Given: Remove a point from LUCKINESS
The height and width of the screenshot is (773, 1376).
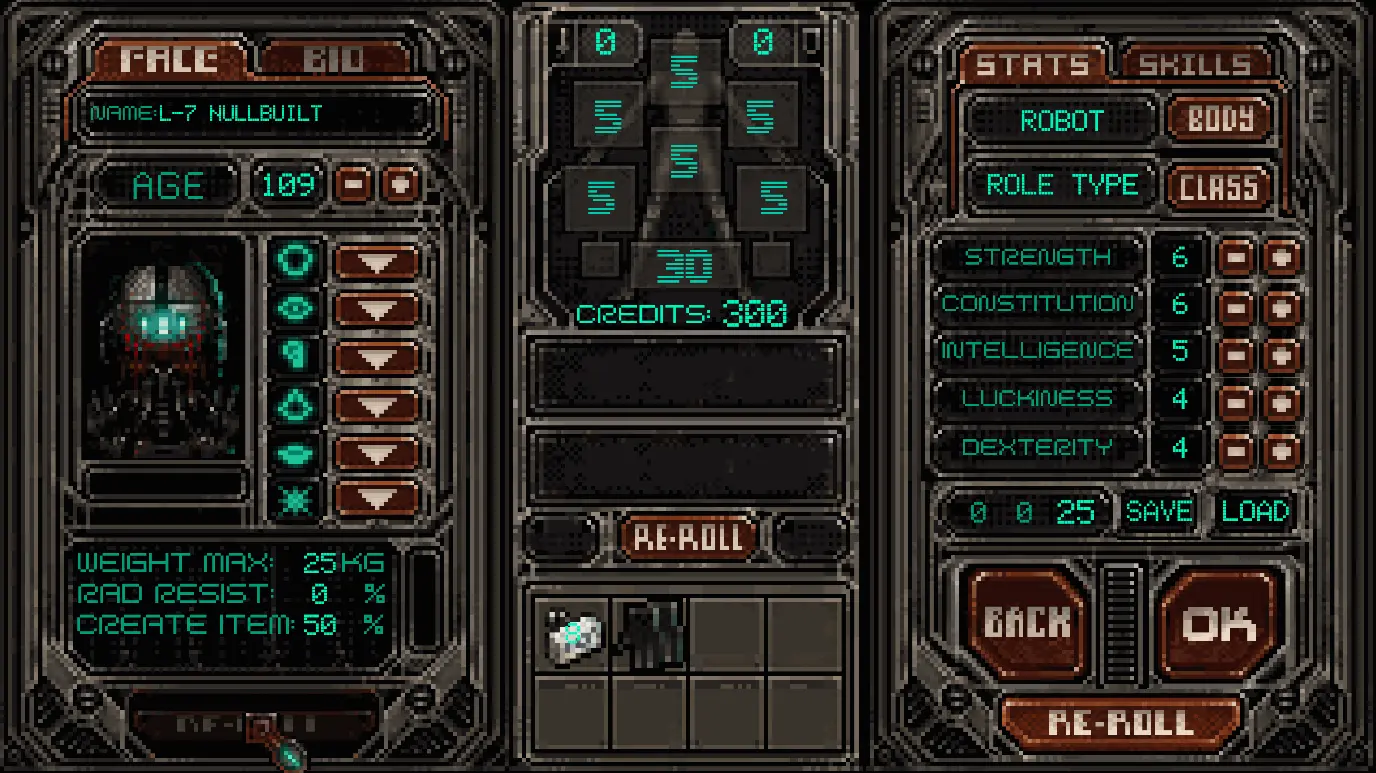Looking at the screenshot, I should [x=1236, y=400].
